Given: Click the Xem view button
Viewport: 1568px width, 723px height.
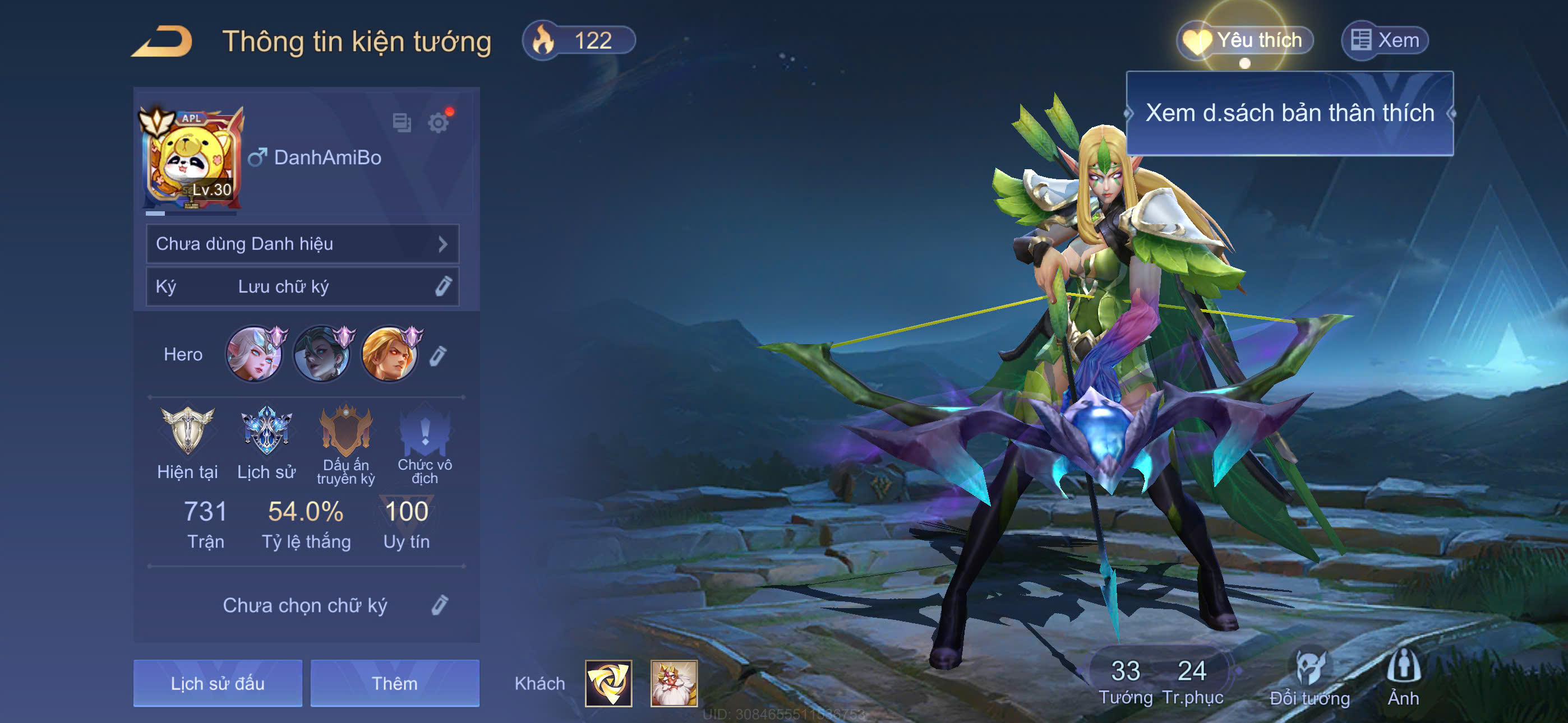Looking at the screenshot, I should tap(1385, 41).
